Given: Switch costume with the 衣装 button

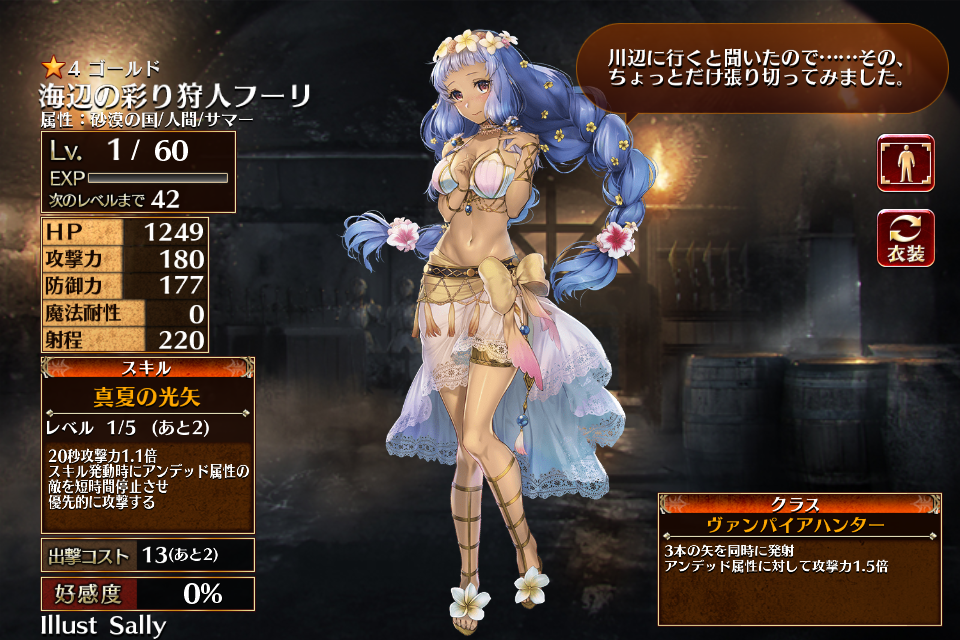Looking at the screenshot, I should pyautogui.click(x=905, y=238).
